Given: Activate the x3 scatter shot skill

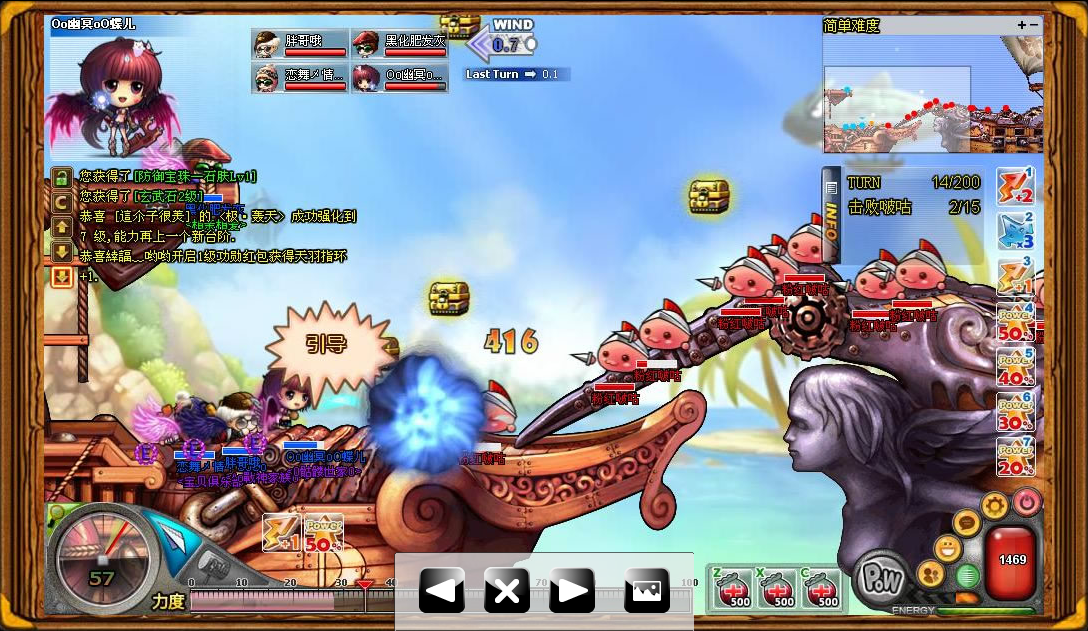Looking at the screenshot, I should coord(1015,232).
